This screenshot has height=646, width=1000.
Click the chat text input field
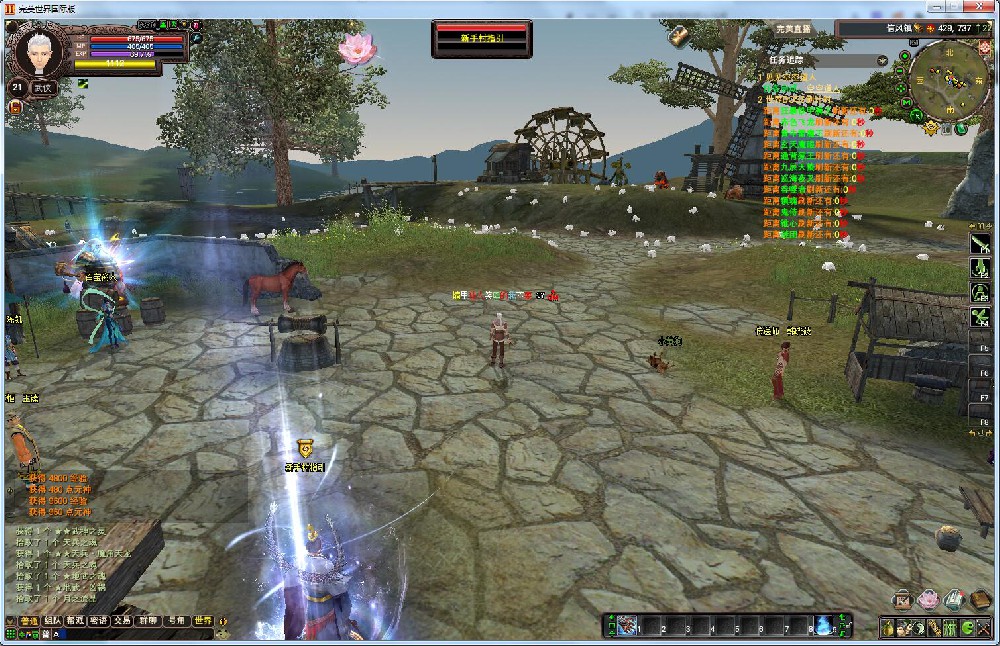130,634
